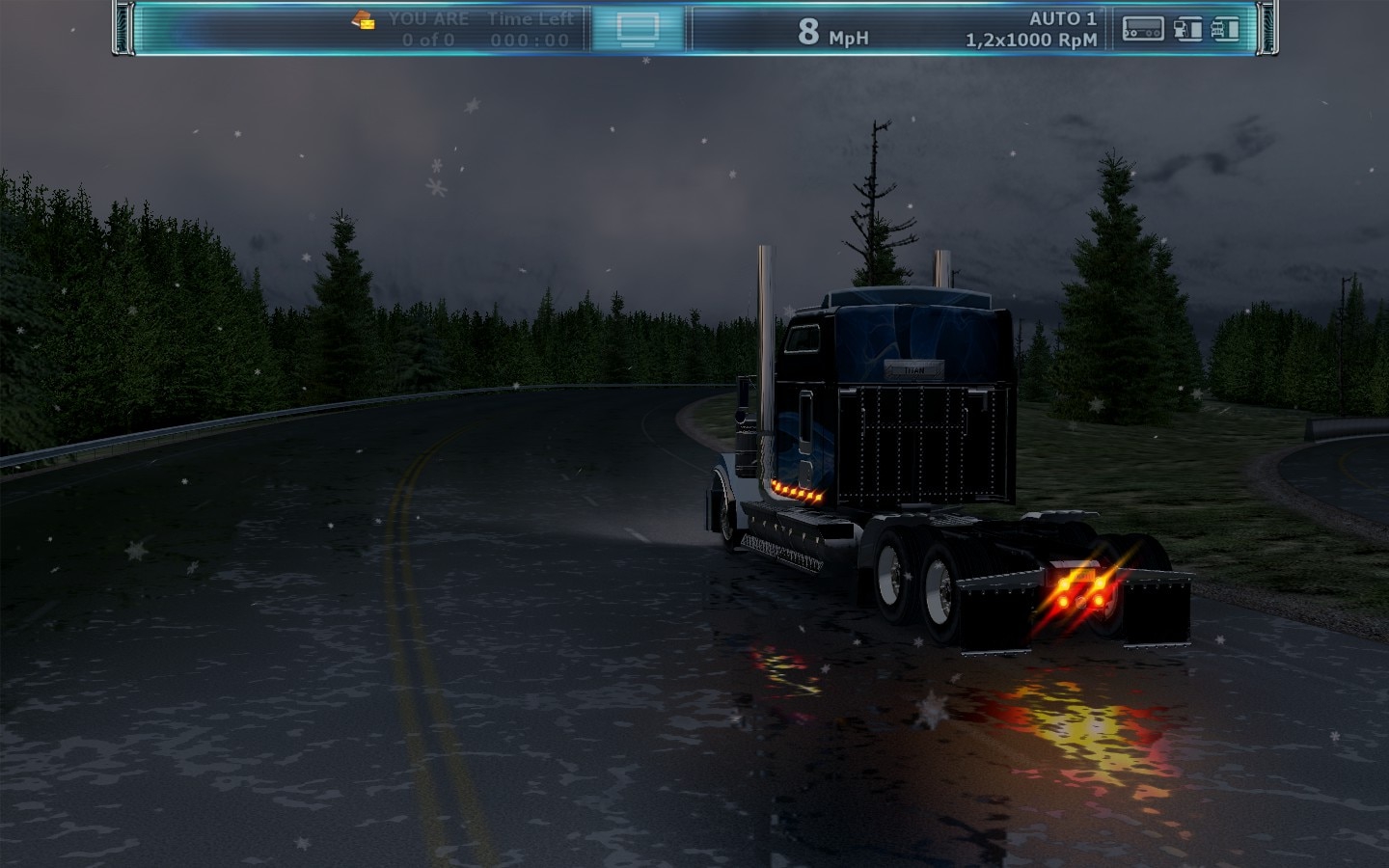Open the radio cassette player icon
This screenshot has width=1389, height=868.
pyautogui.click(x=1143, y=30)
